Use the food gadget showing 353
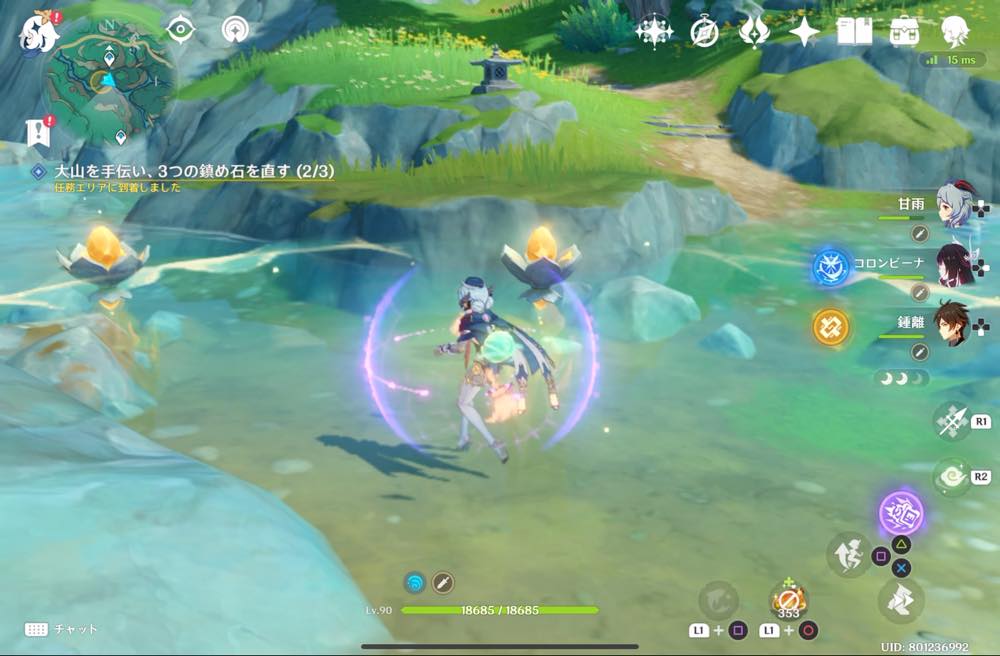The height and width of the screenshot is (656, 1000). [788, 602]
